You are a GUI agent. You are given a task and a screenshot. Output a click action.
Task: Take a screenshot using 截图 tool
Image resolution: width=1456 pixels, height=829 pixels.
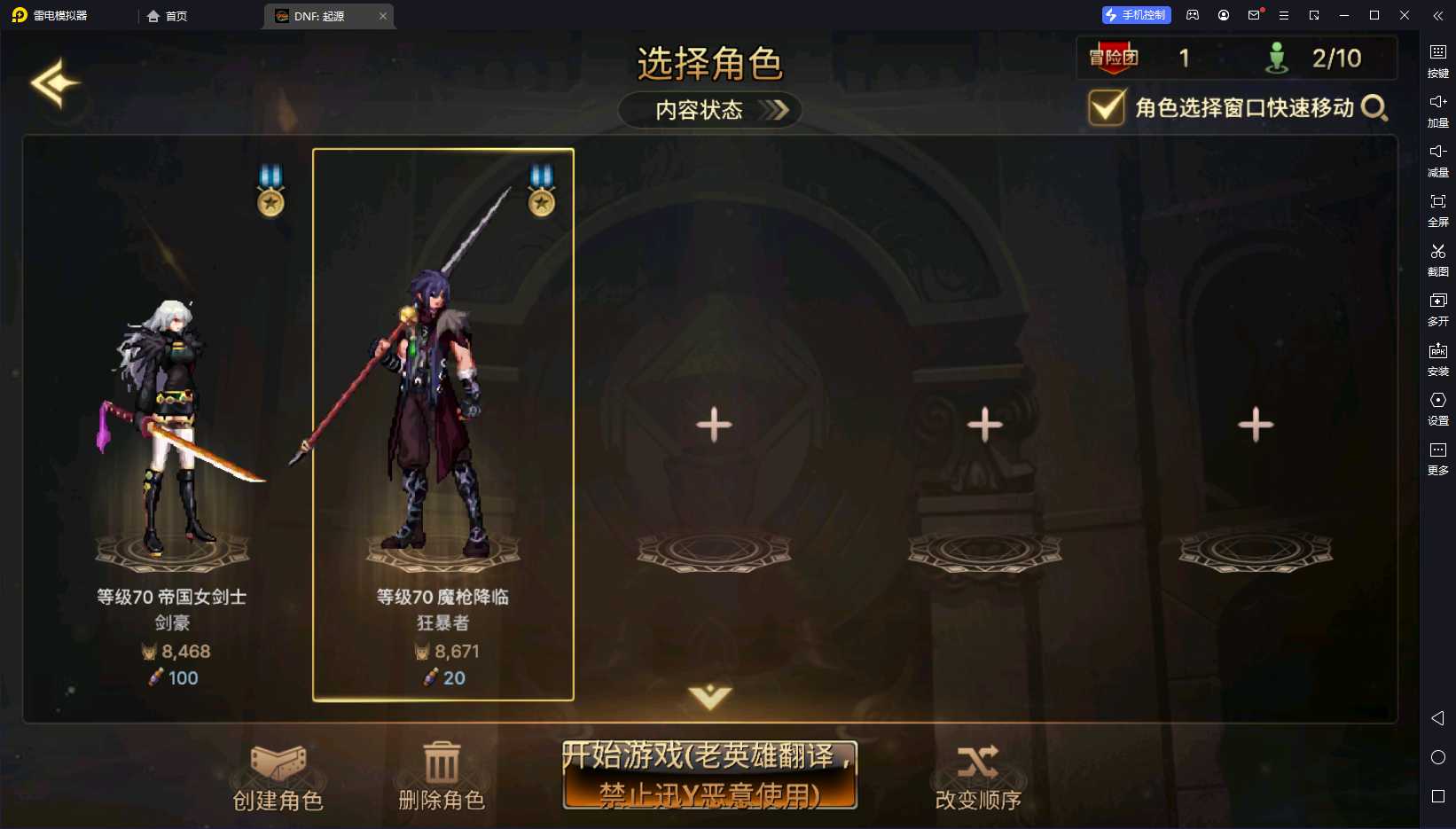coord(1438,262)
